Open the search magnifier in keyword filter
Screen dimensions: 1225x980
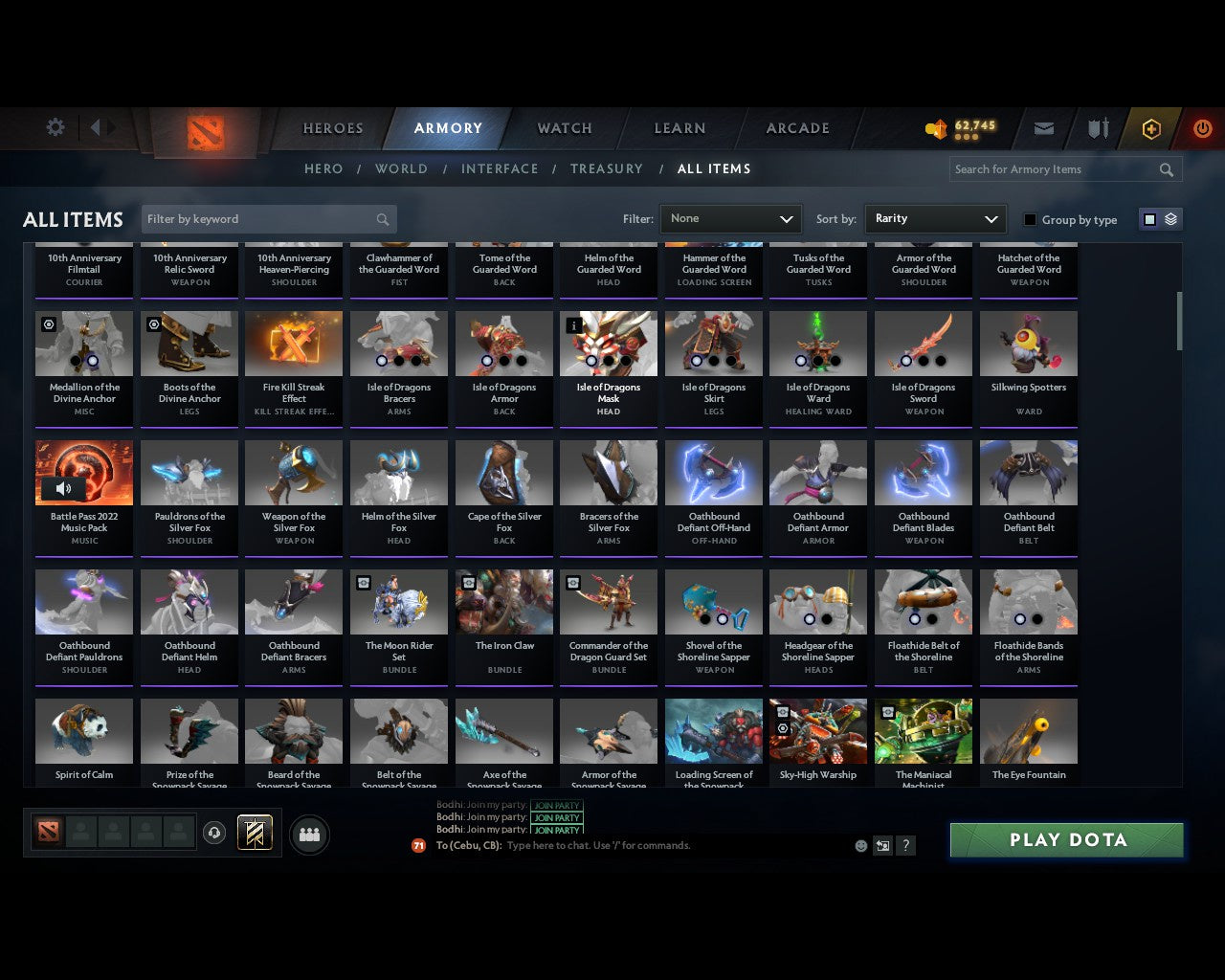(x=383, y=219)
